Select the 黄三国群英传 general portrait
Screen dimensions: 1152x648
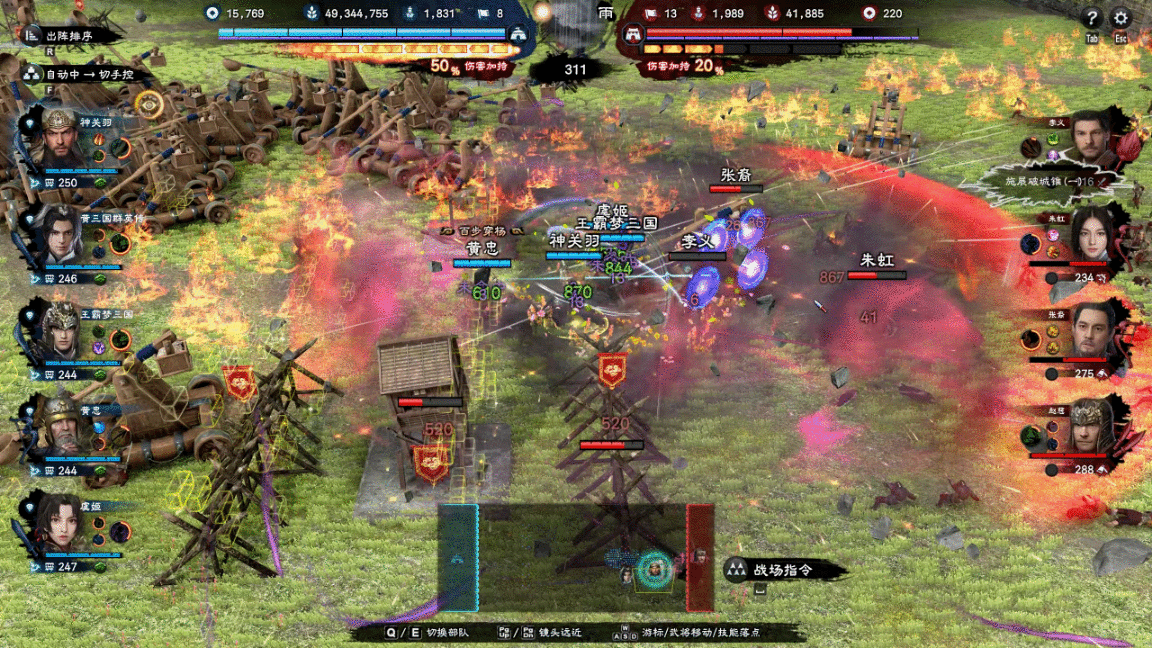tap(62, 236)
